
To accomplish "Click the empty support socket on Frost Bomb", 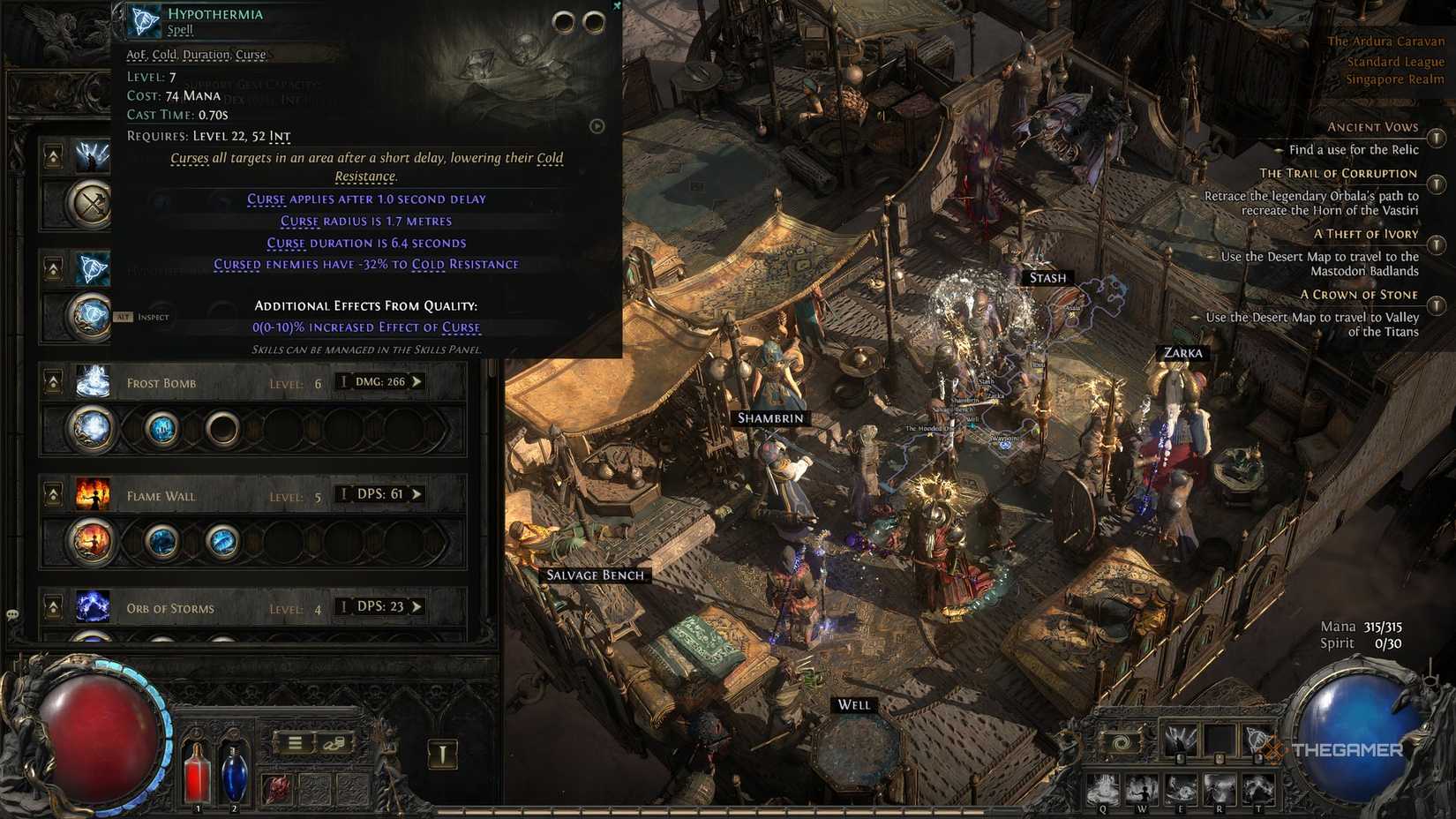I will click(x=222, y=429).
